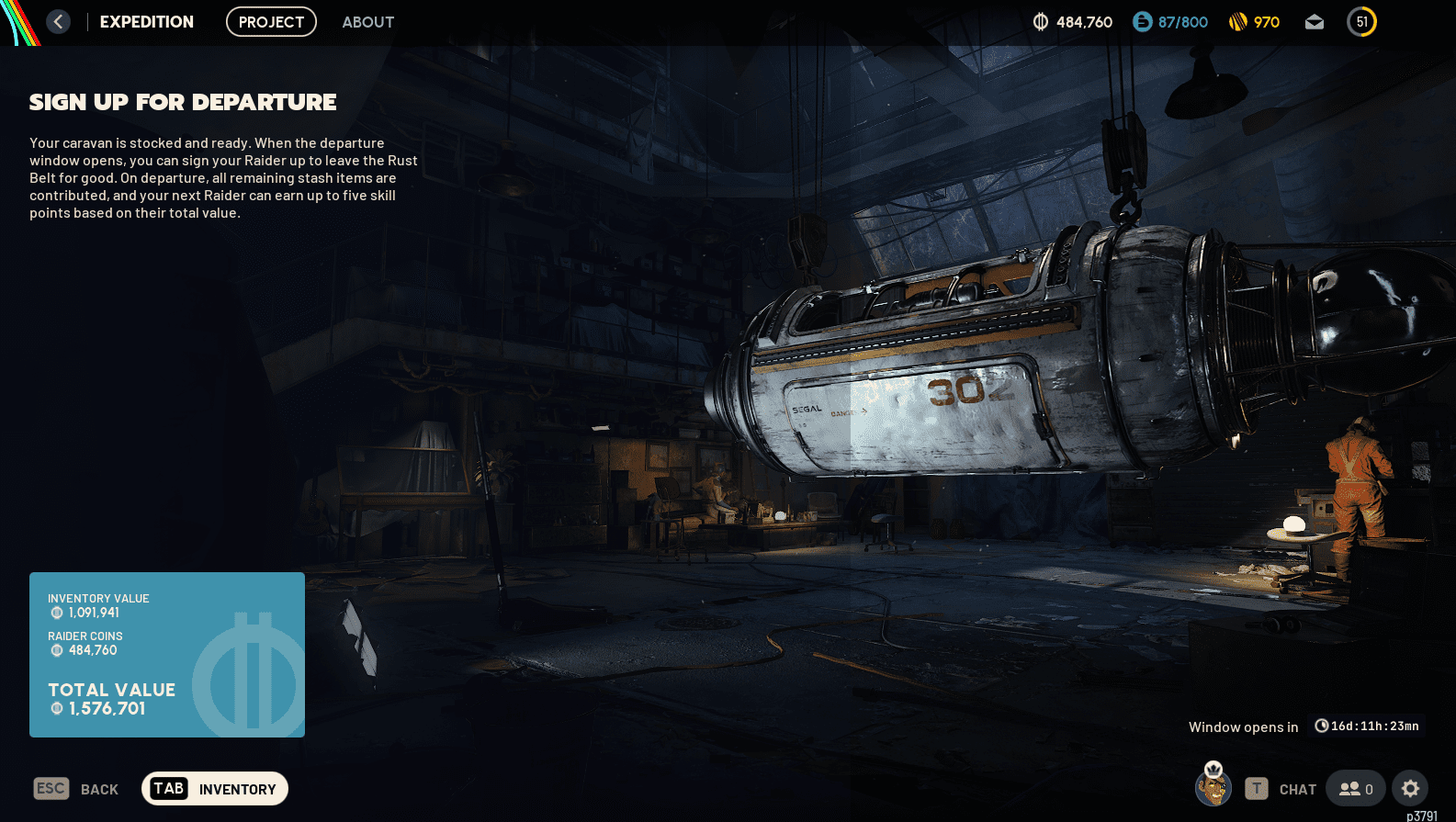Open the ABOUT menu item

tap(367, 22)
